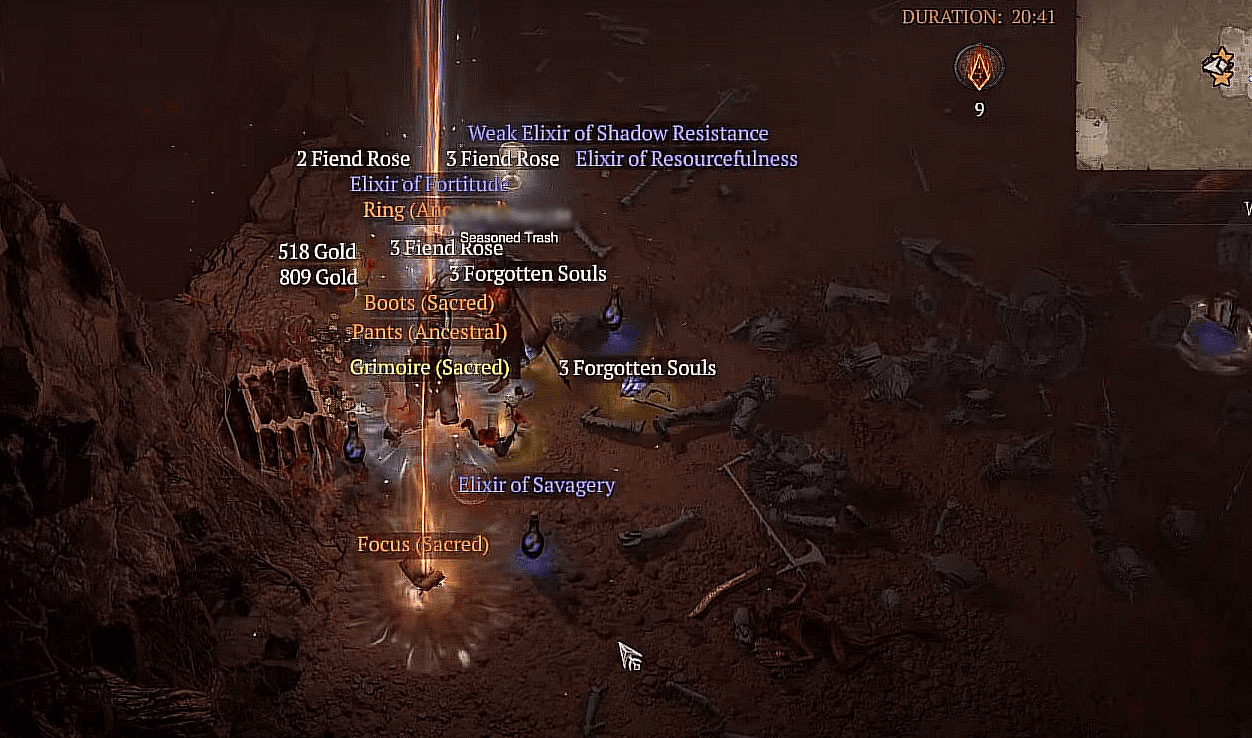
Task: Pick up the Focus (Sacred) label
Action: tap(422, 544)
